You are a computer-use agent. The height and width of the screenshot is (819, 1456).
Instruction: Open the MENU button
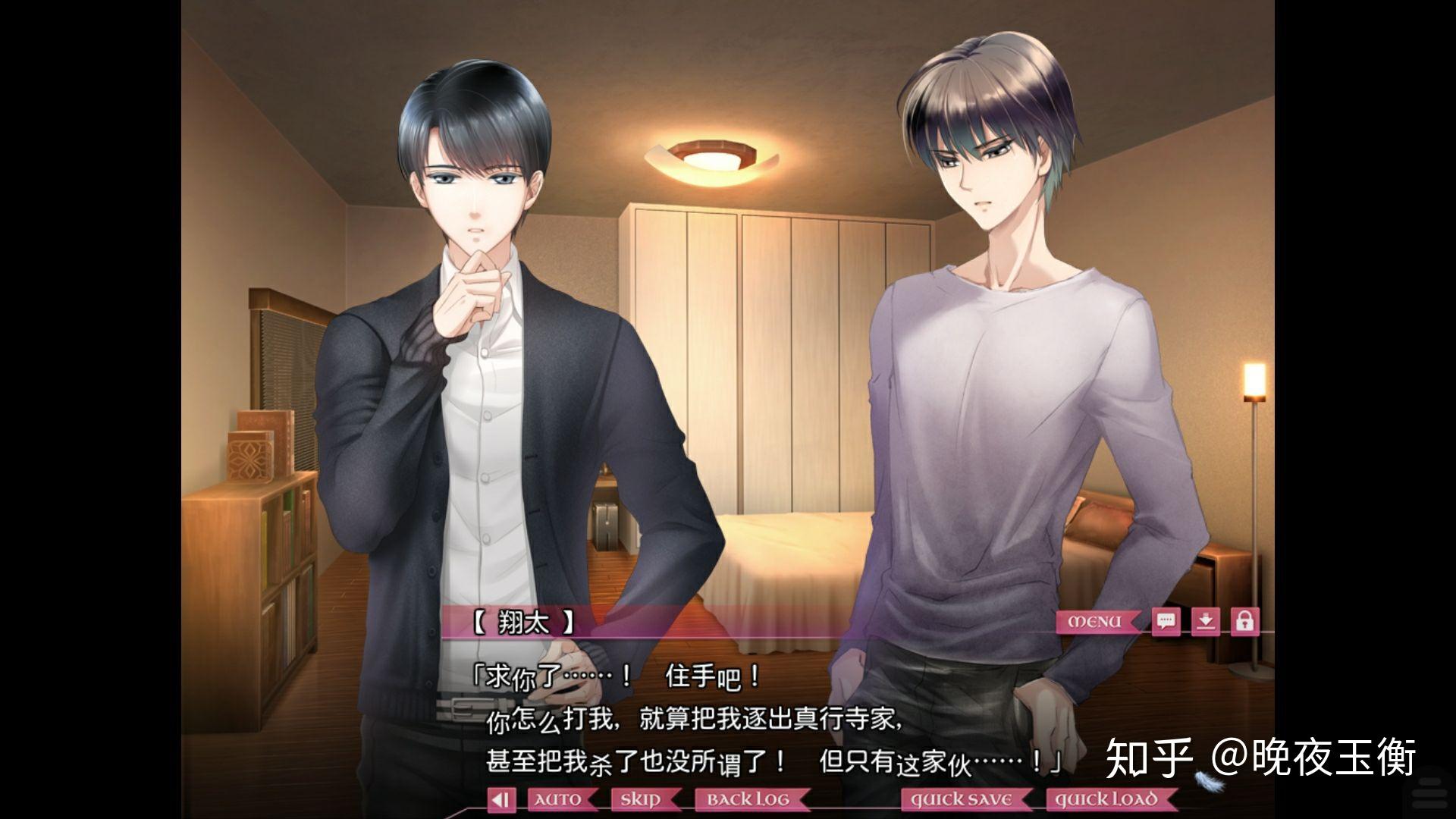pyautogui.click(x=1095, y=622)
